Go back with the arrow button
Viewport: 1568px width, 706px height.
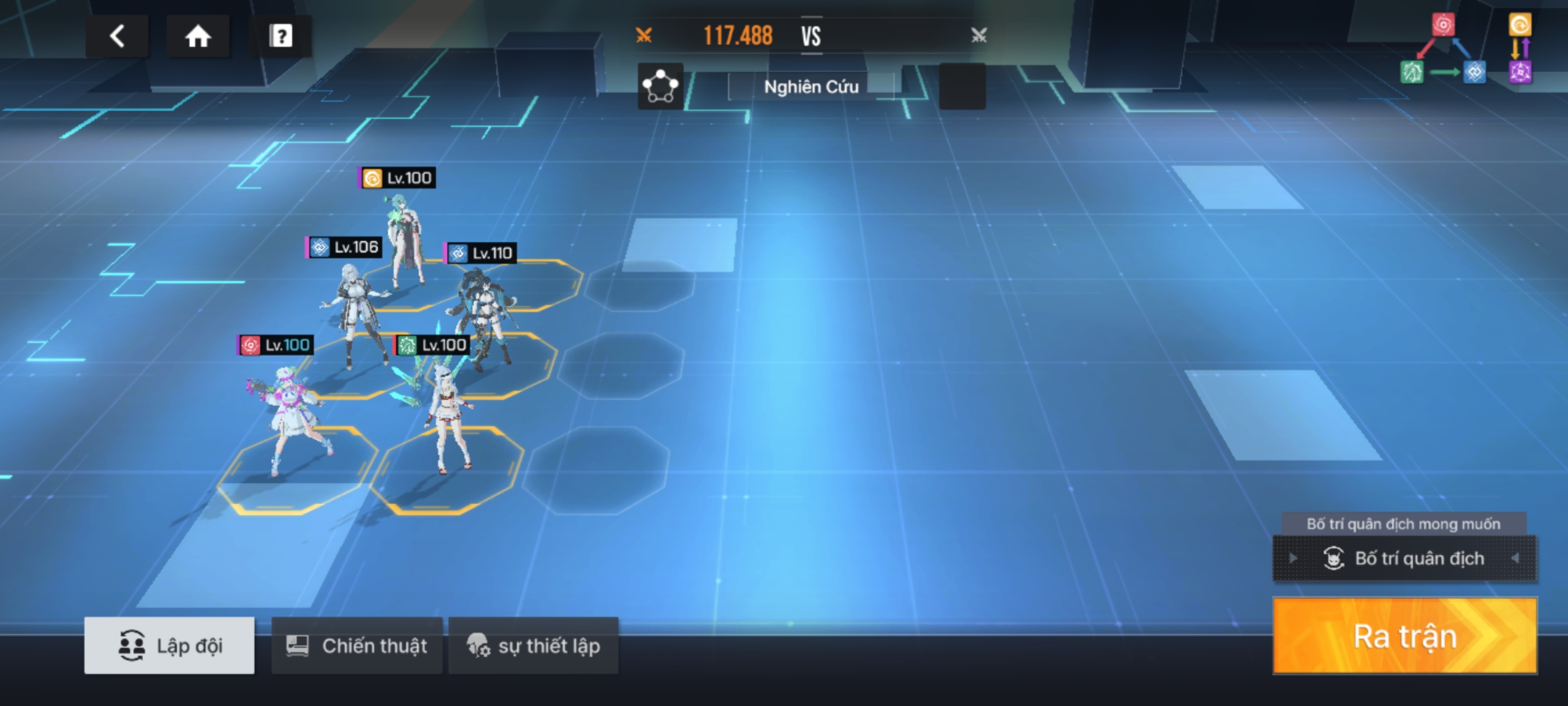[x=117, y=36]
